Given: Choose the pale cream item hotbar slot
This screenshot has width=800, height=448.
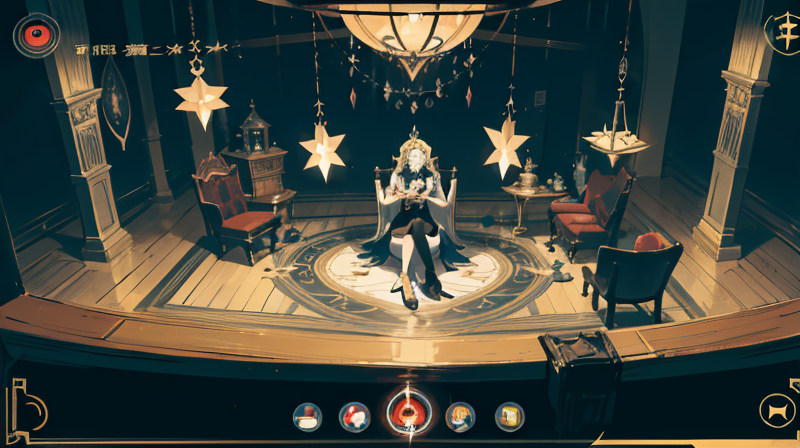Looking at the screenshot, I should click(x=307, y=415).
